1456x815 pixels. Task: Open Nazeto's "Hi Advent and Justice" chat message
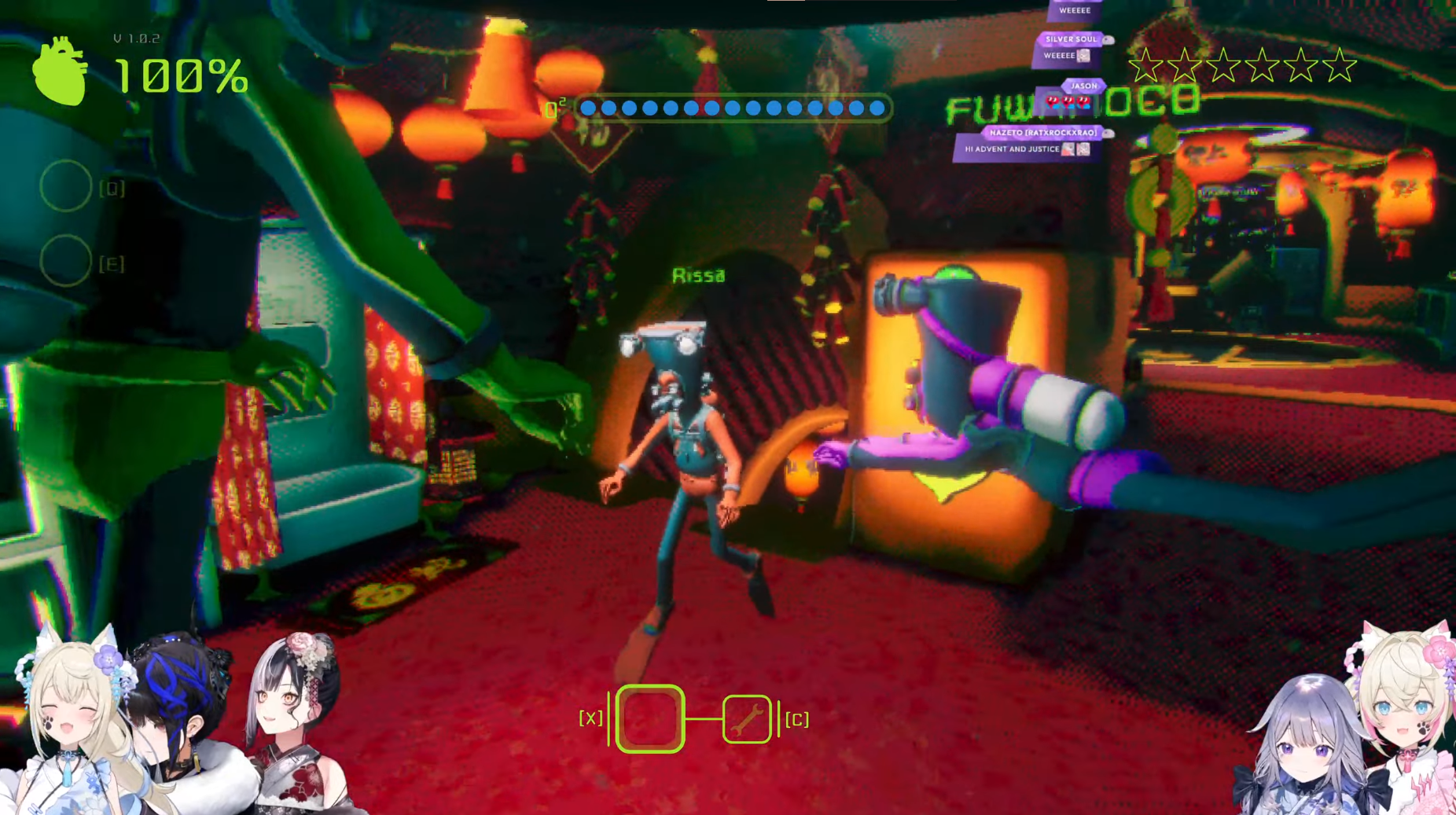click(x=1025, y=149)
